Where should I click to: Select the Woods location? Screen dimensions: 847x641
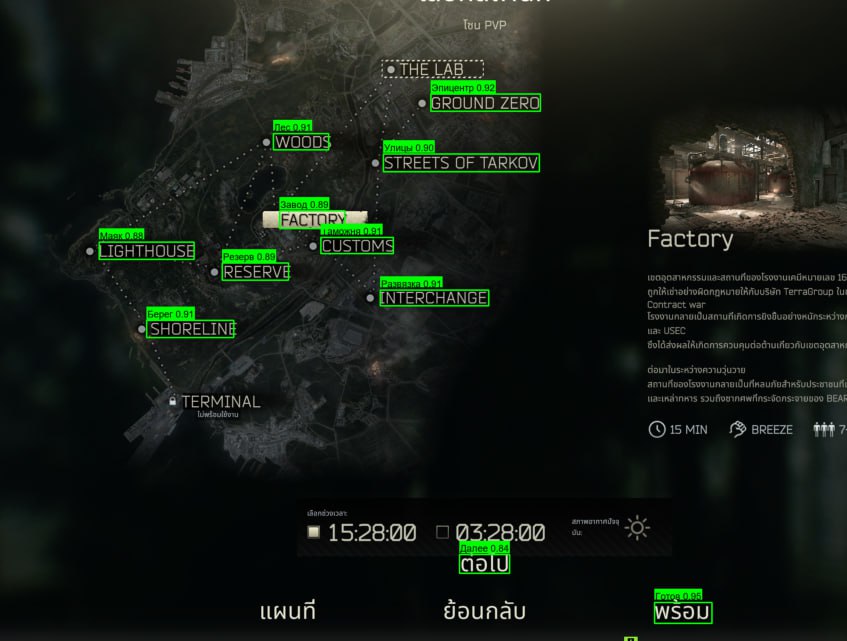coord(301,142)
